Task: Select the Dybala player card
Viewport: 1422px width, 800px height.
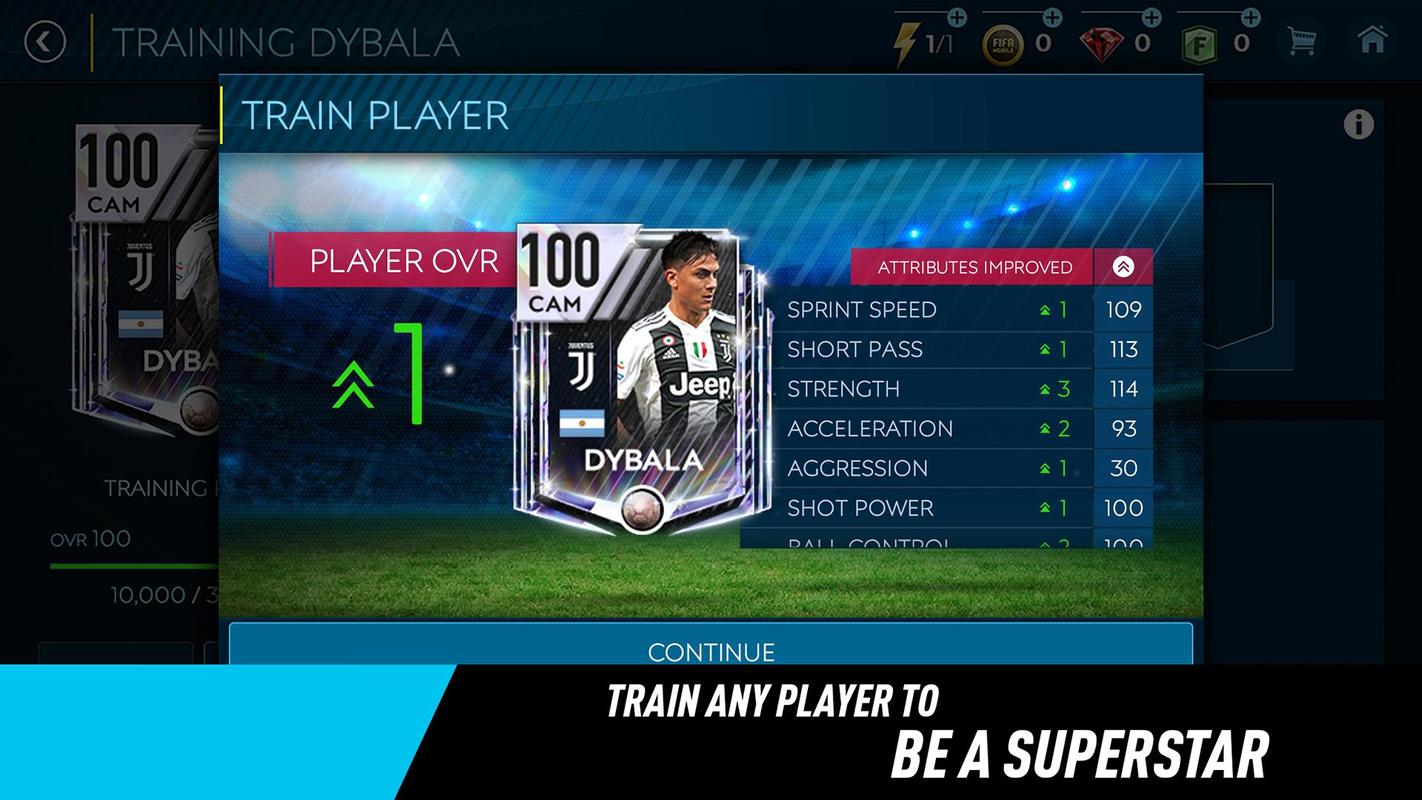Action: 639,380
